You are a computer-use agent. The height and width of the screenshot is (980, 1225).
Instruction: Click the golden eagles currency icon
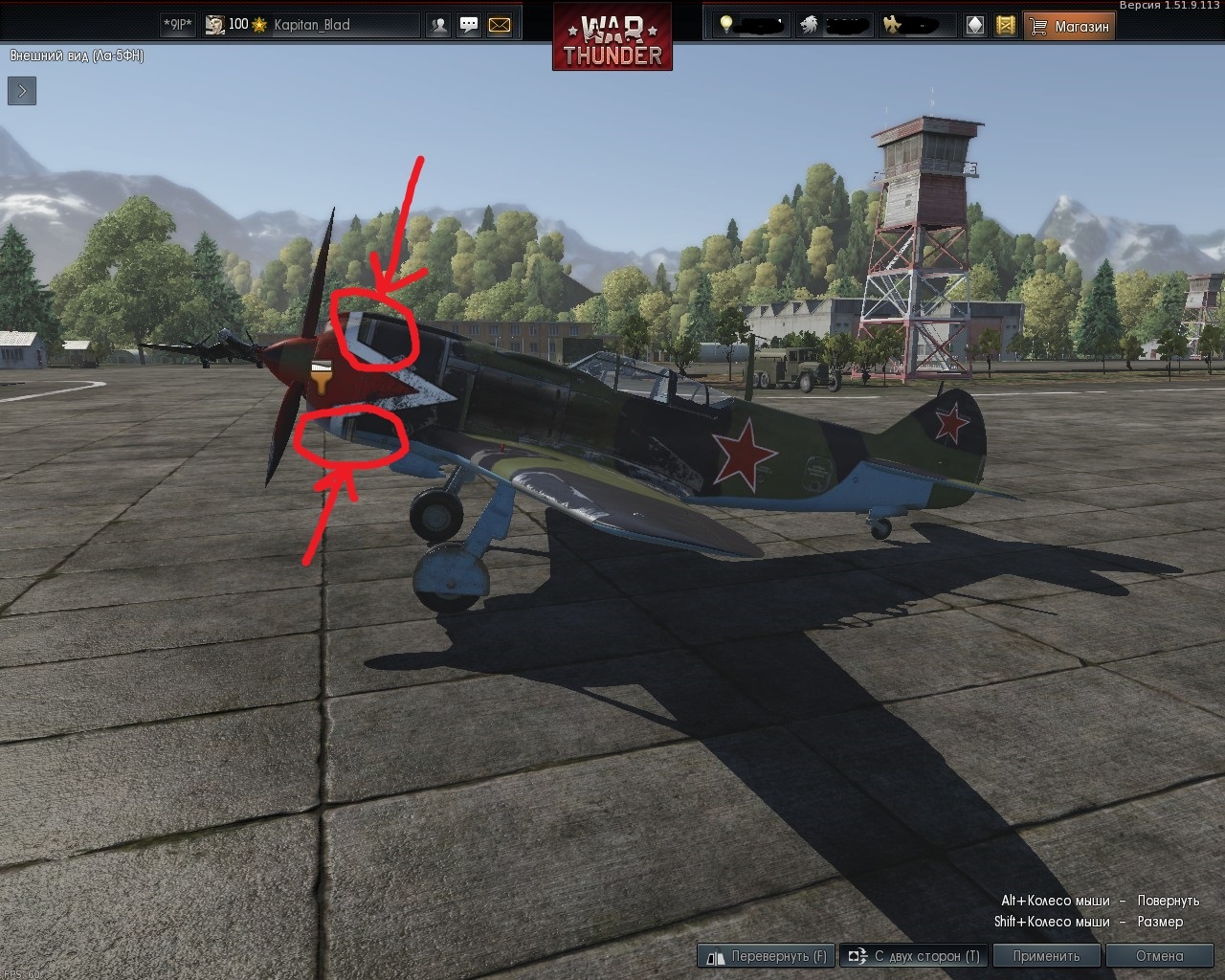pos(892,25)
